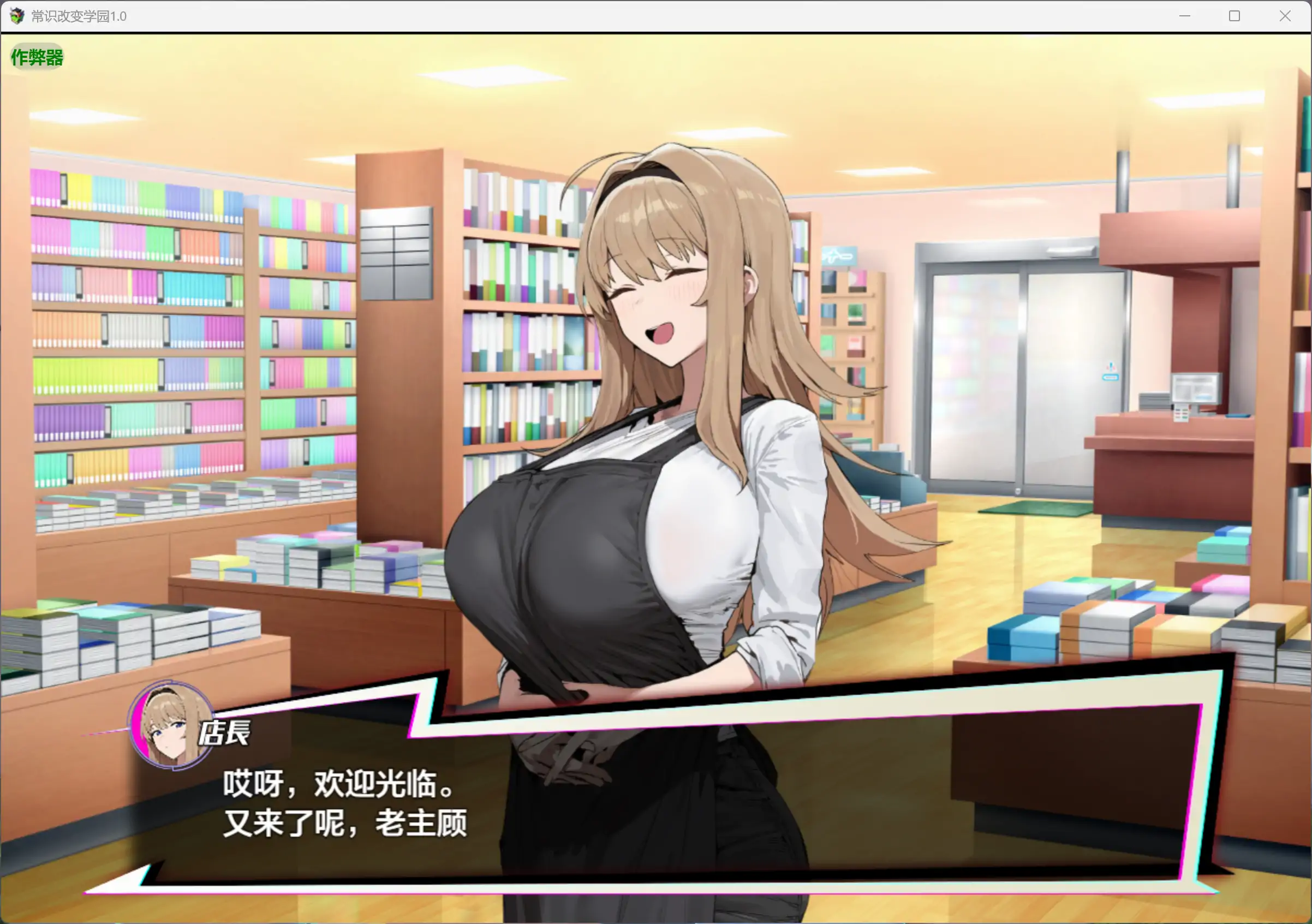Maximize the game window
Image resolution: width=1312 pixels, height=924 pixels.
coord(1235,16)
